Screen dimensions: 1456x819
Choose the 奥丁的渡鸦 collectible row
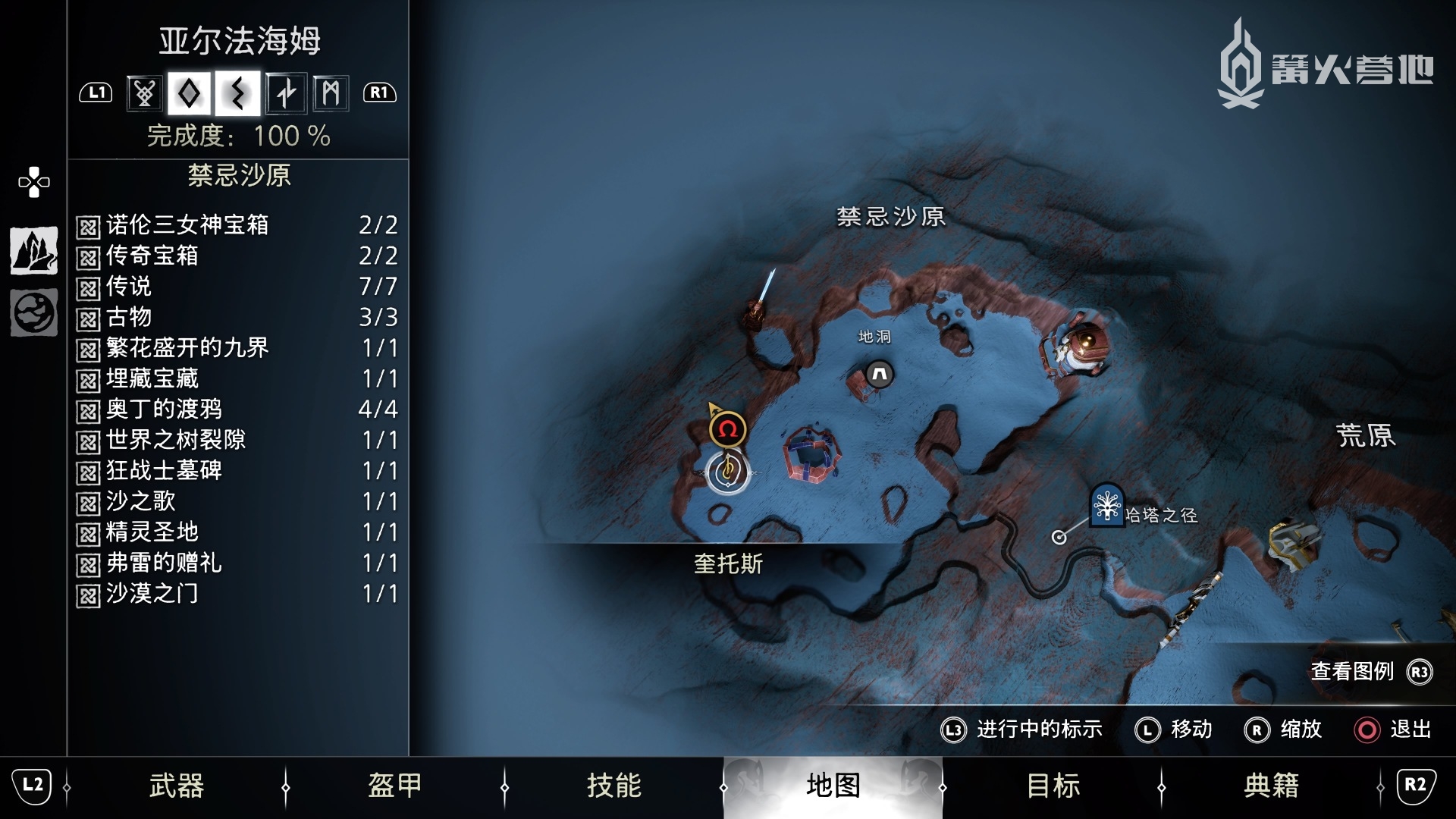click(x=237, y=409)
